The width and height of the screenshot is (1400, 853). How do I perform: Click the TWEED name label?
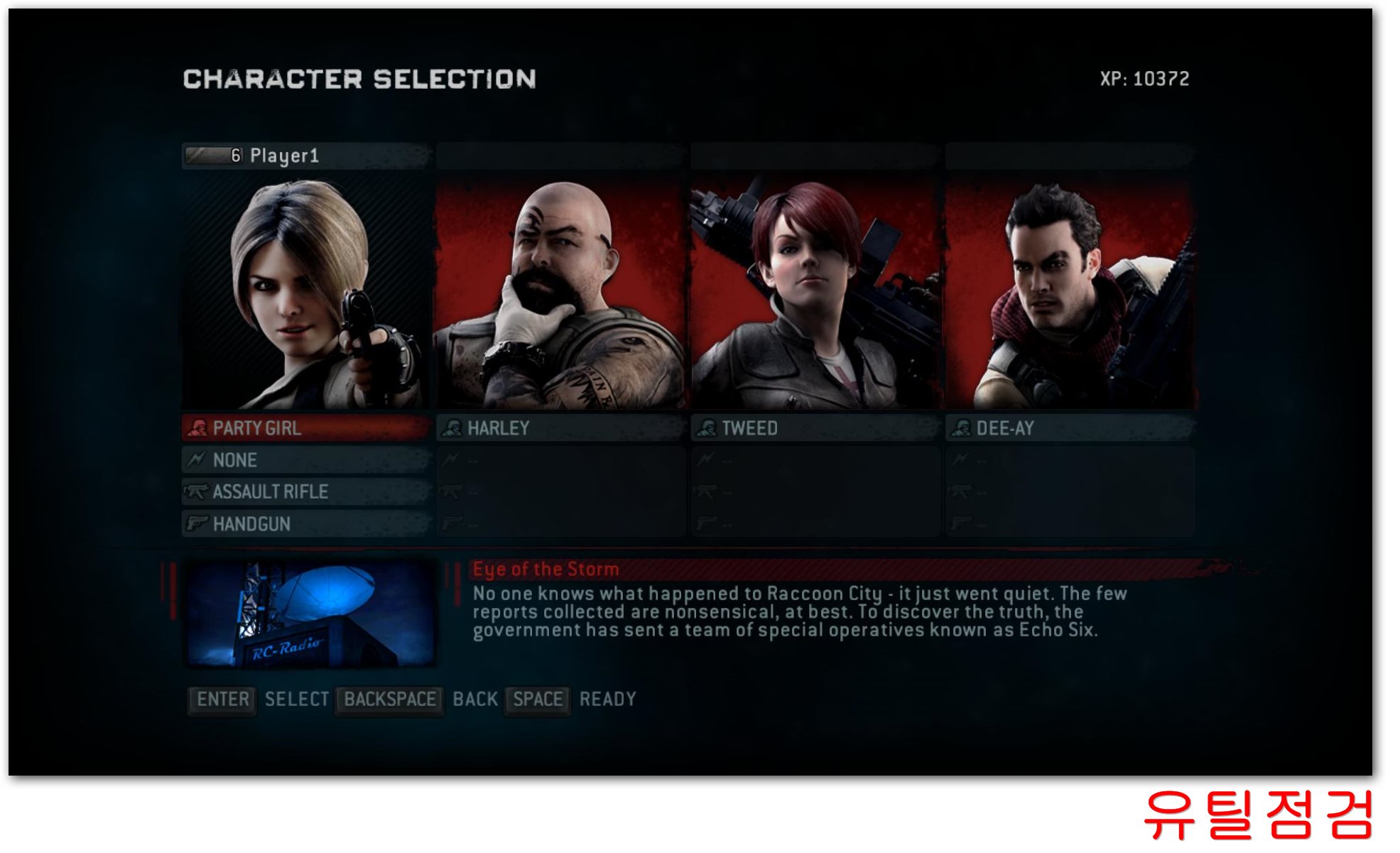pos(815,428)
